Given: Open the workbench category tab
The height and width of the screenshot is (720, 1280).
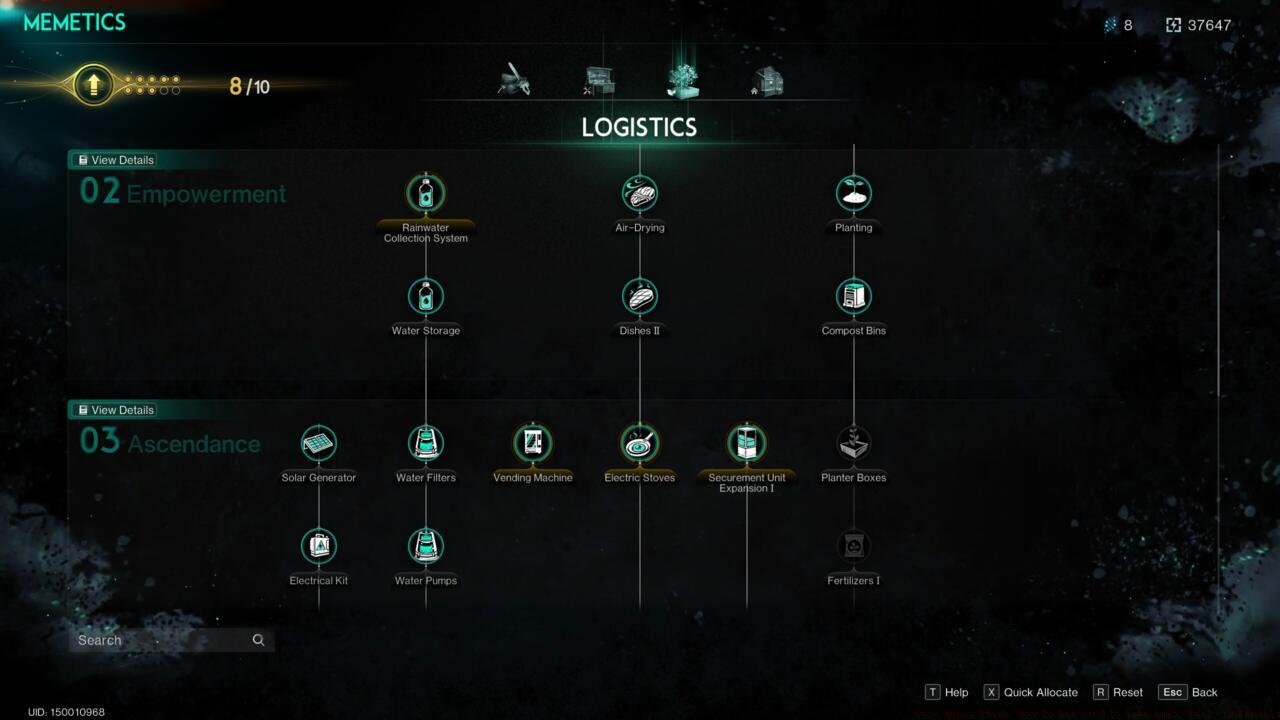Looking at the screenshot, I should click(597, 80).
